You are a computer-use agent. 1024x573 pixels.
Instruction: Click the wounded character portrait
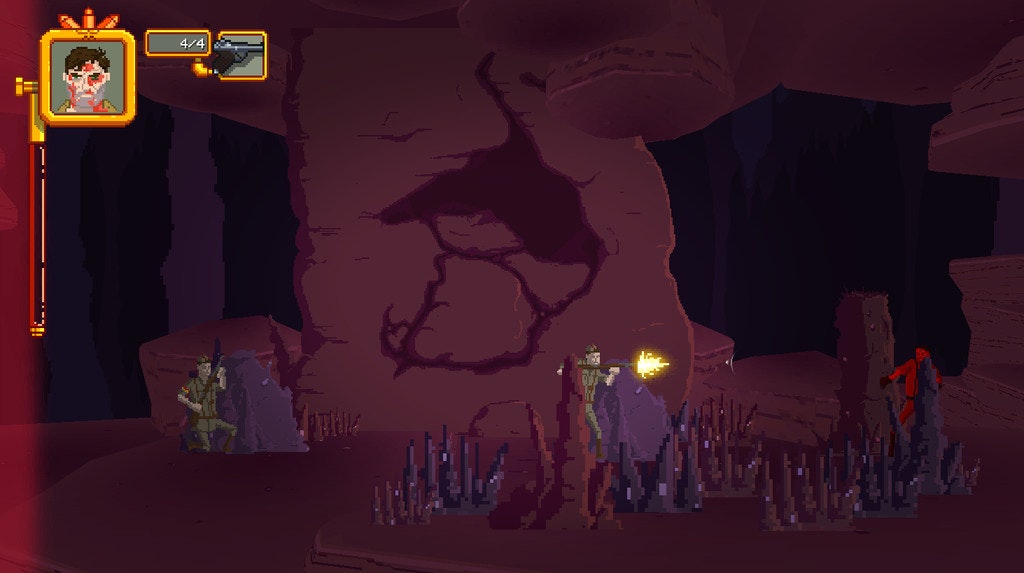87,77
